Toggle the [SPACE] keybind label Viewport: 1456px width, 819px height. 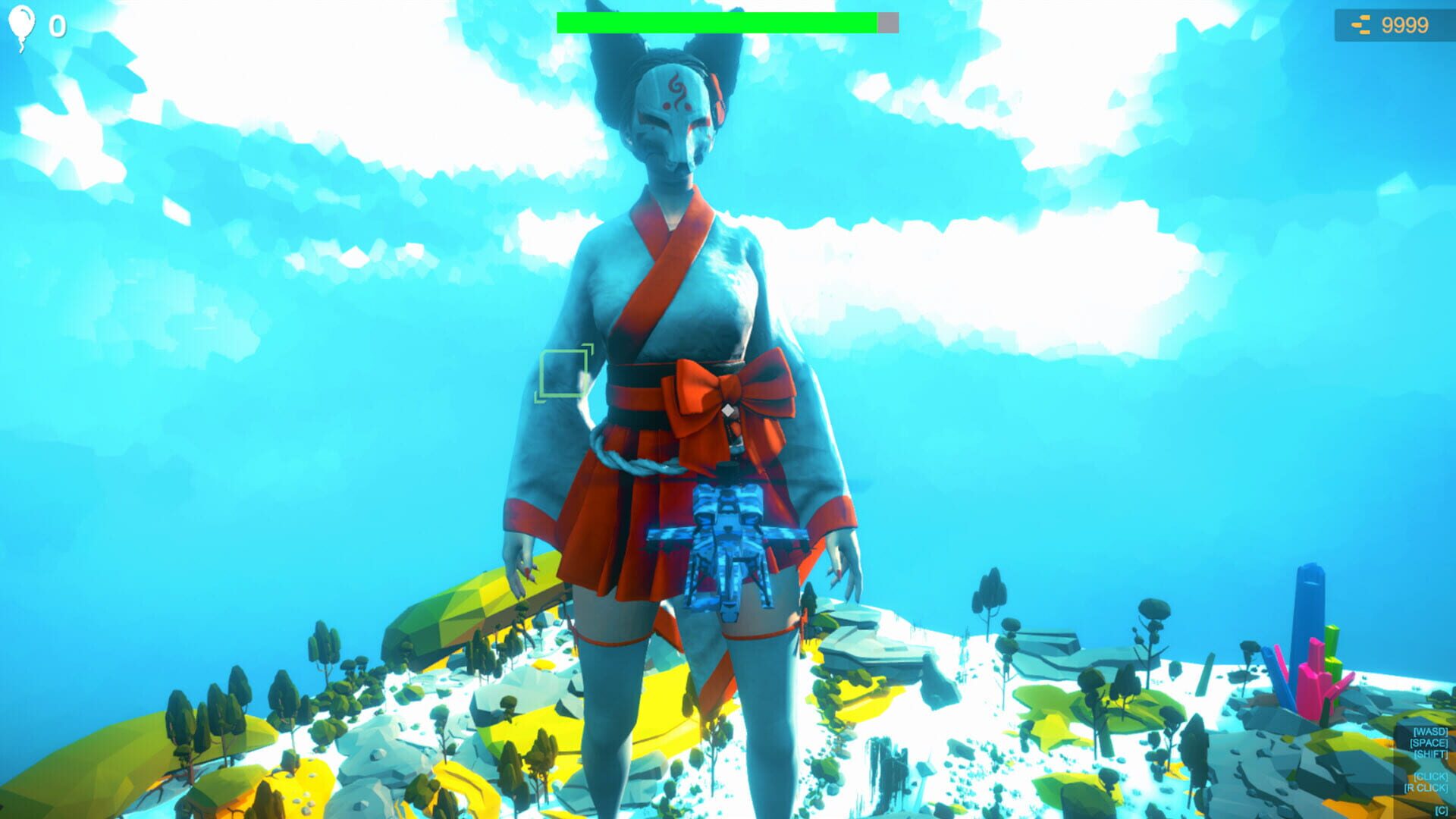(x=1429, y=745)
